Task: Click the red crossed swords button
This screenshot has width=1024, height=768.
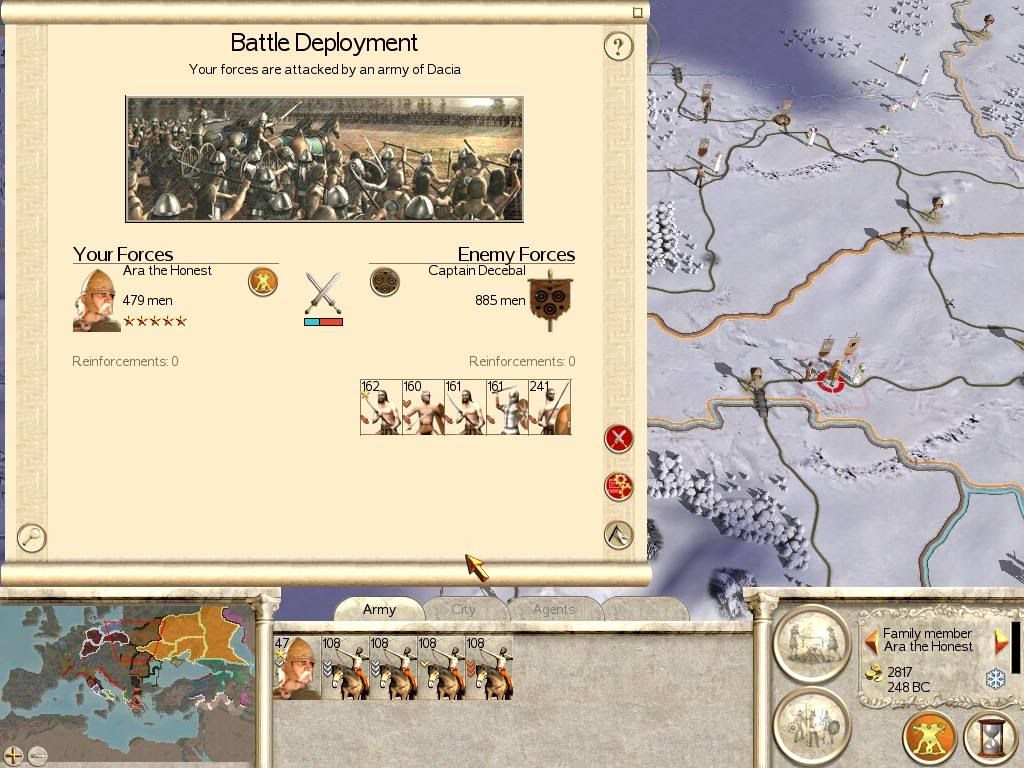Action: 619,438
